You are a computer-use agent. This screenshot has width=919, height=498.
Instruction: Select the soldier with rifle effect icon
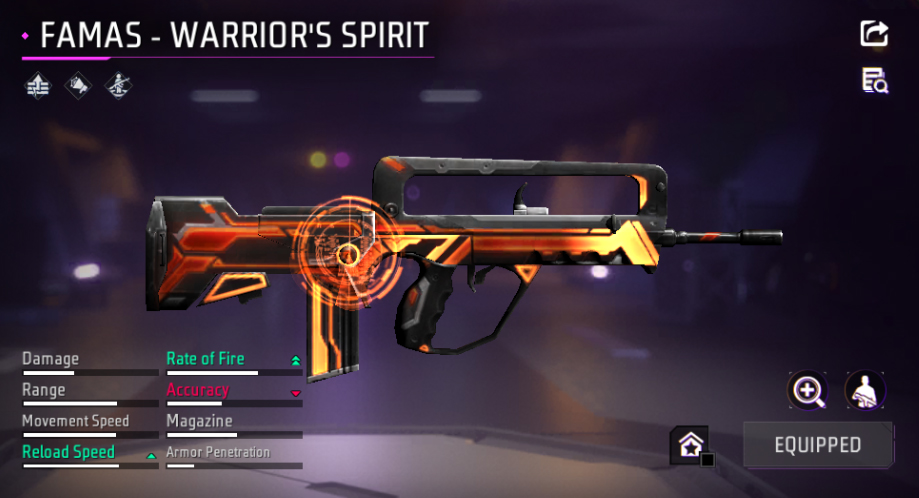coord(118,86)
